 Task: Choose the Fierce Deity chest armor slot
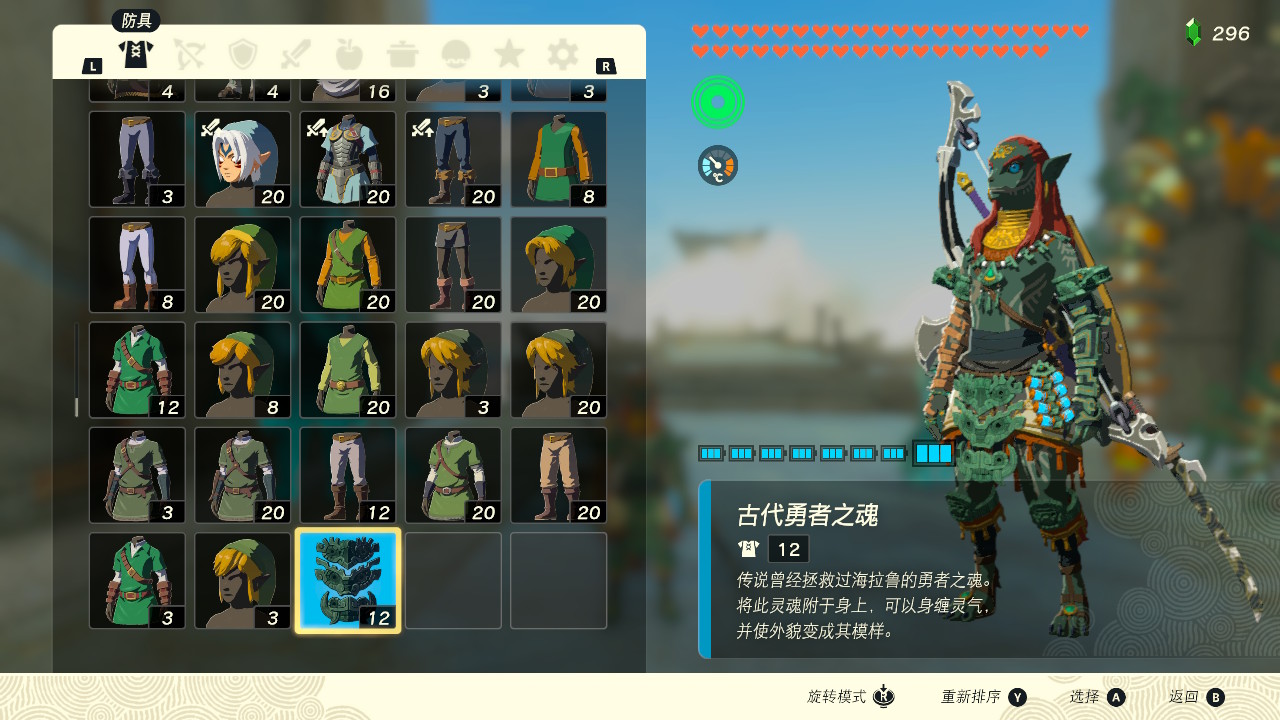click(348, 159)
